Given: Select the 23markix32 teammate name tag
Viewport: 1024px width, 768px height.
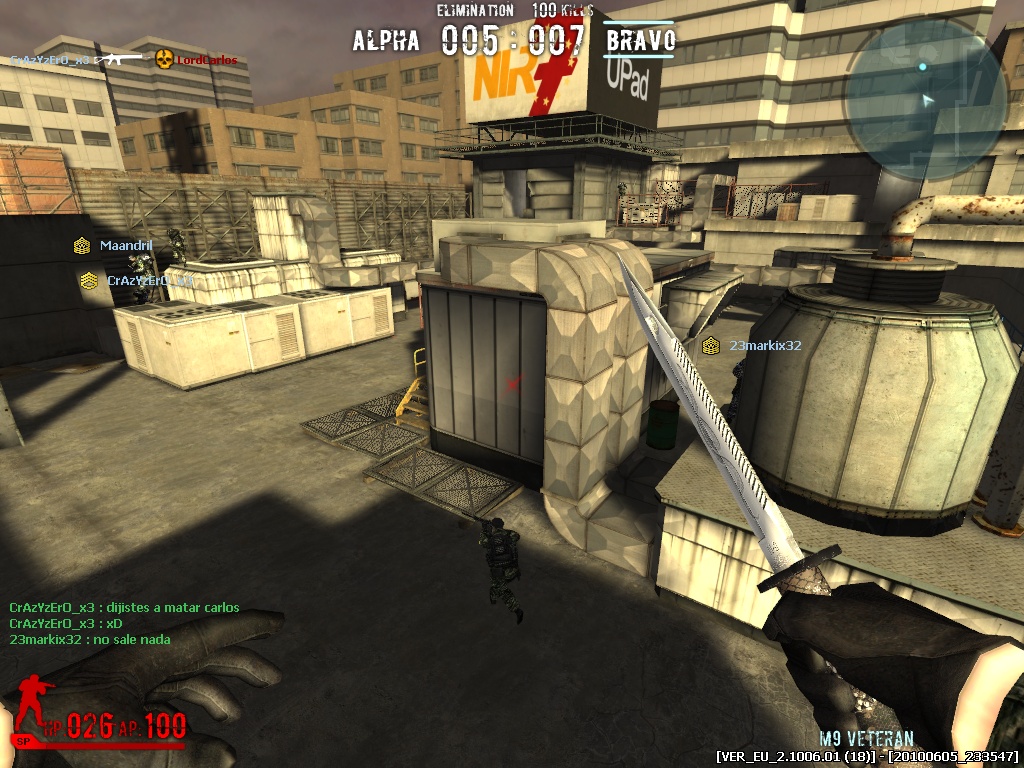Looking at the screenshot, I should coord(765,345).
